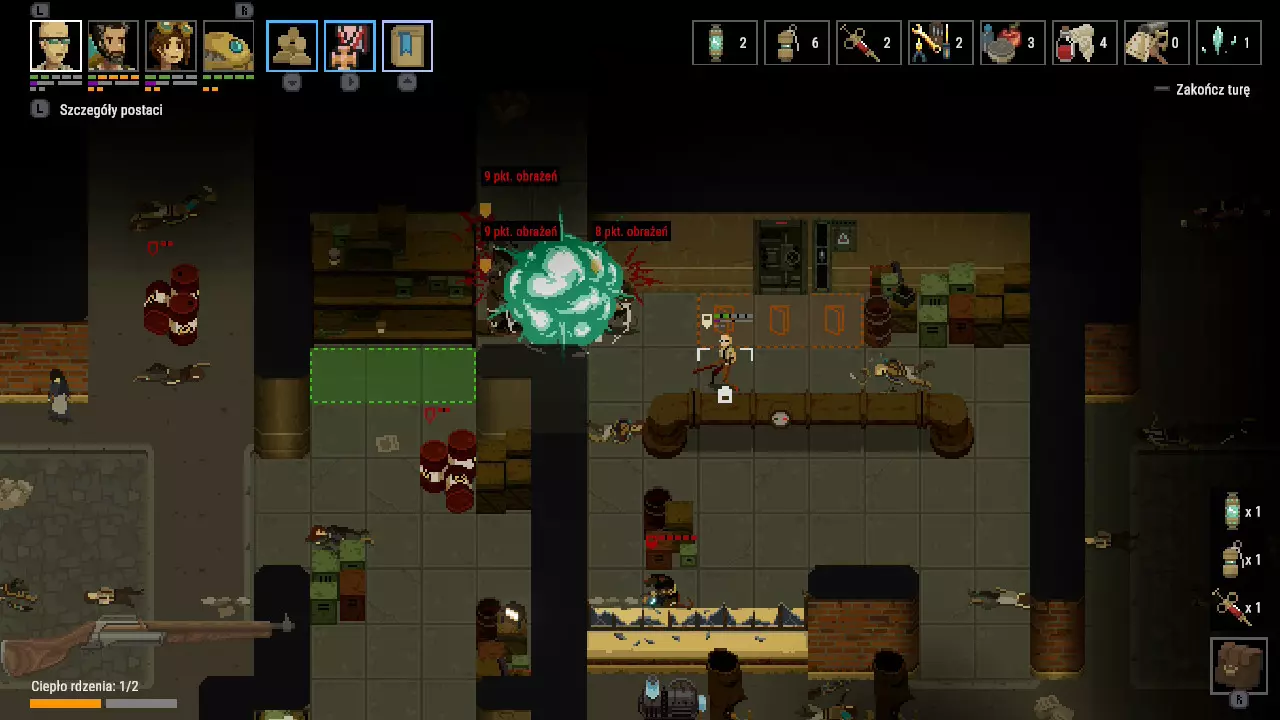
Task: Activate the sandbag pile ability icon
Action: pyautogui.click(x=292, y=46)
